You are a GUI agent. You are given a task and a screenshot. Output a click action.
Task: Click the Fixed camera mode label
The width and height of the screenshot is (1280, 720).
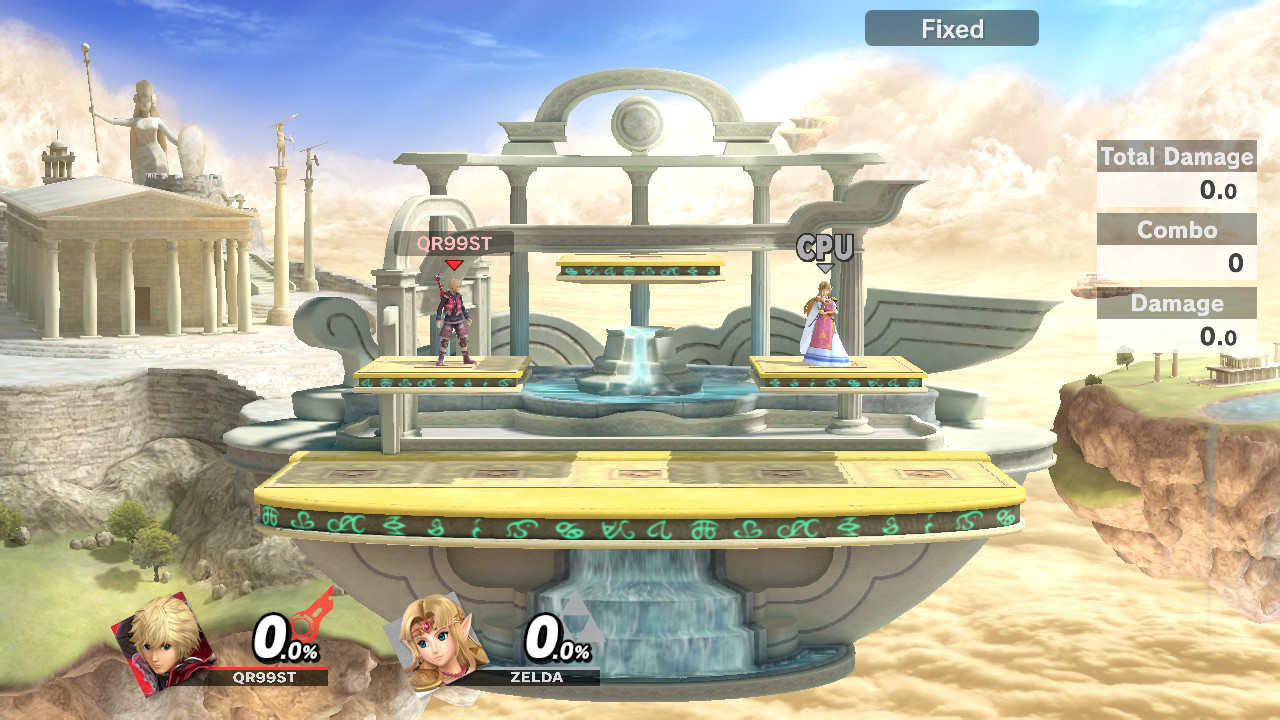coord(951,29)
